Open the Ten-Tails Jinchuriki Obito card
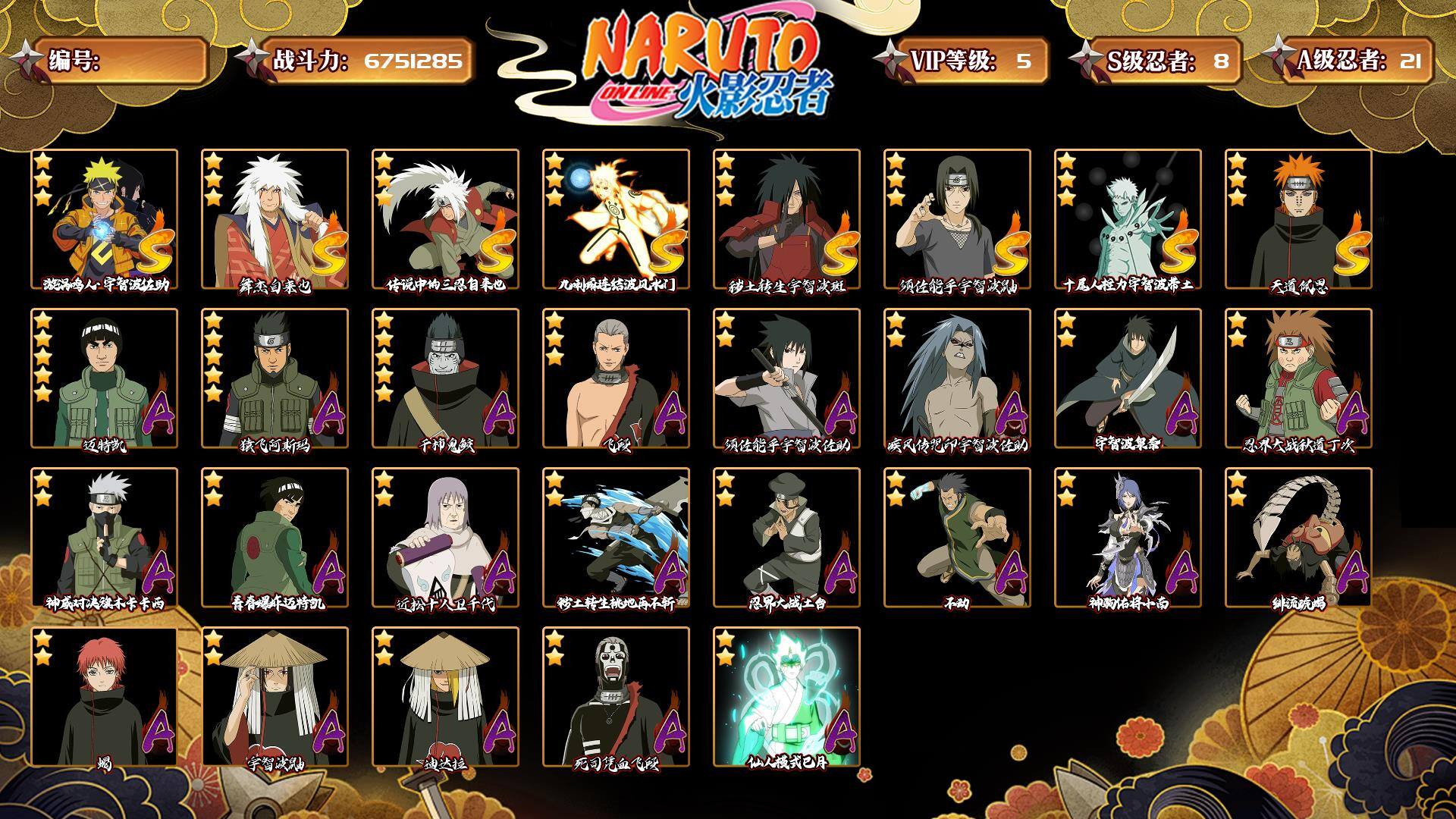 (x=1128, y=218)
